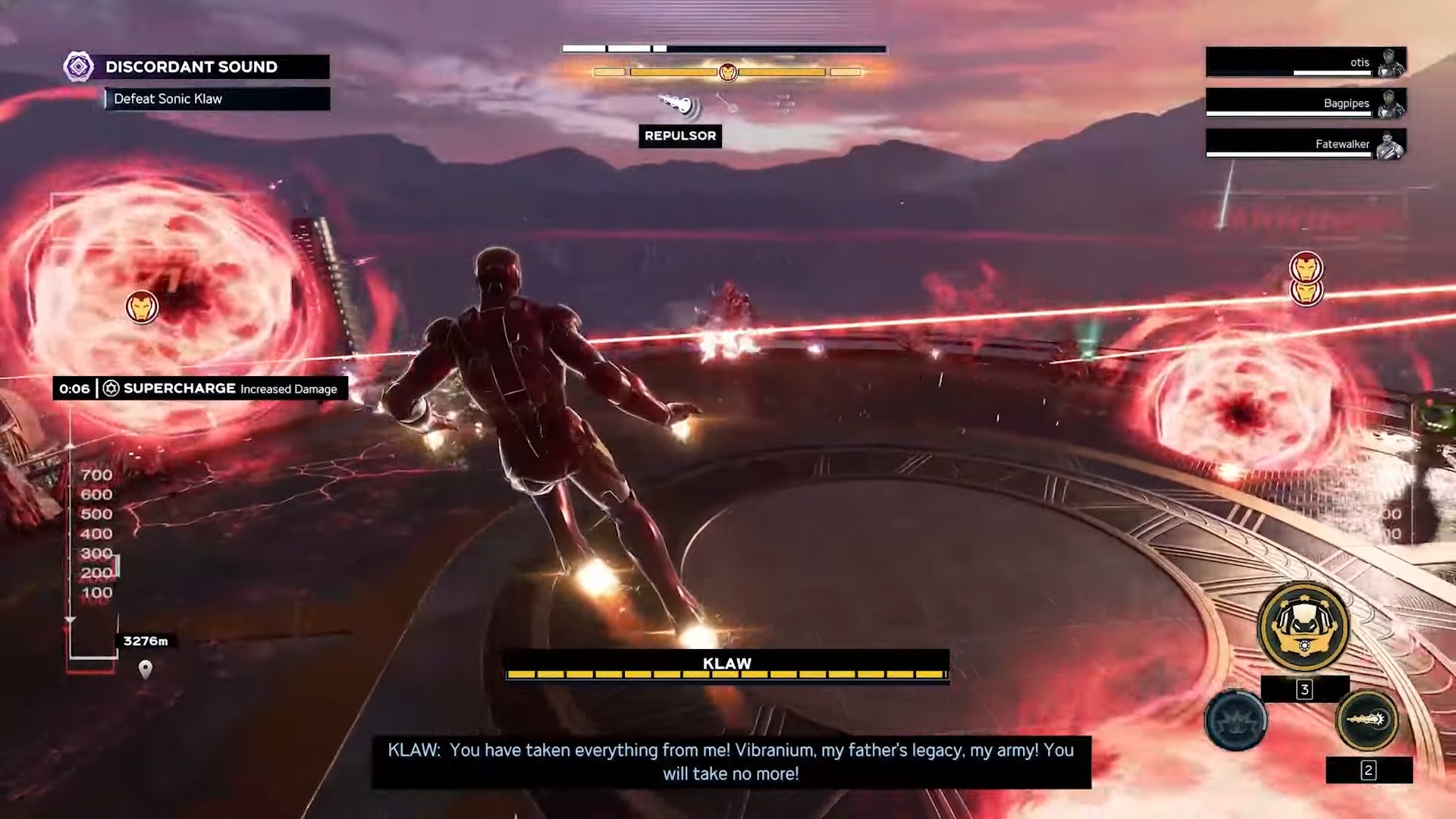Select teammate Bagpipes in the party list
Image resolution: width=1456 pixels, height=819 pixels.
tap(1306, 103)
